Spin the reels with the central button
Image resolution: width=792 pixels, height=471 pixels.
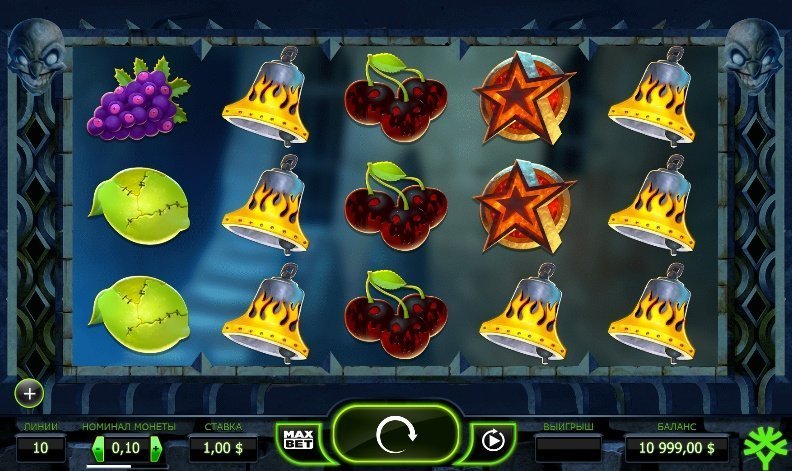click(x=394, y=438)
